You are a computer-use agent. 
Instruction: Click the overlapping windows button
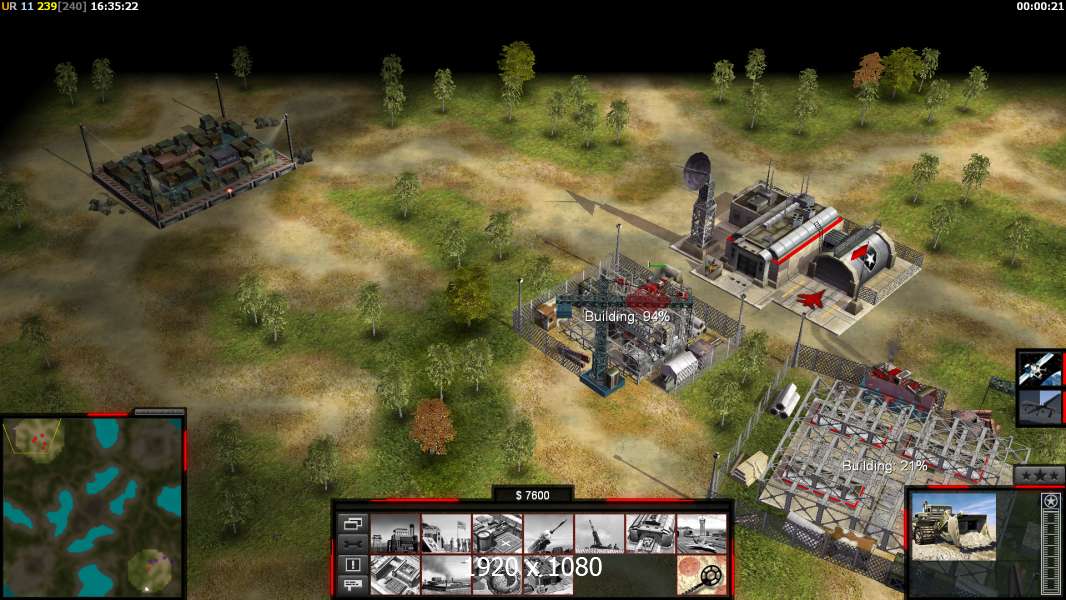(x=353, y=522)
